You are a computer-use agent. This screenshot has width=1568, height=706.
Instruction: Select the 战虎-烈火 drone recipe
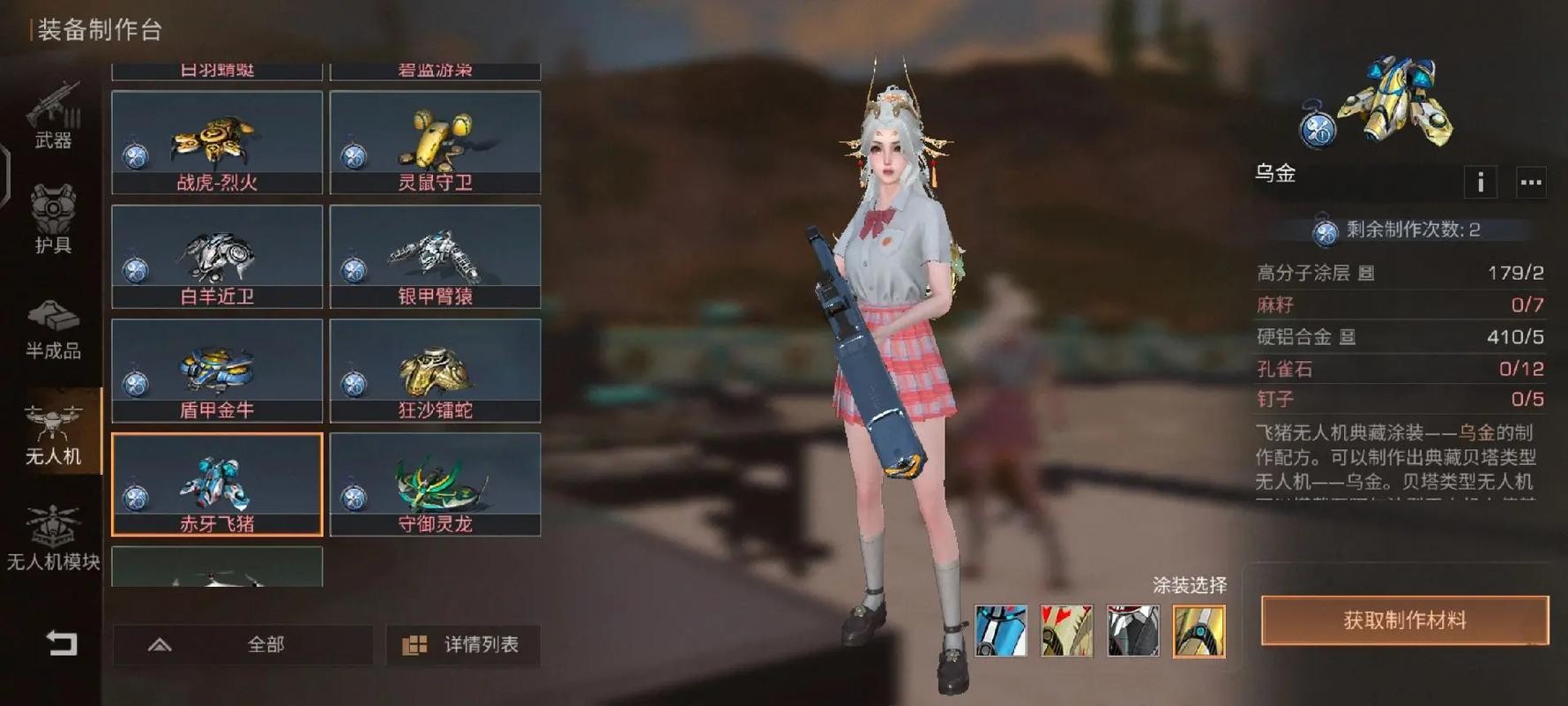point(217,142)
